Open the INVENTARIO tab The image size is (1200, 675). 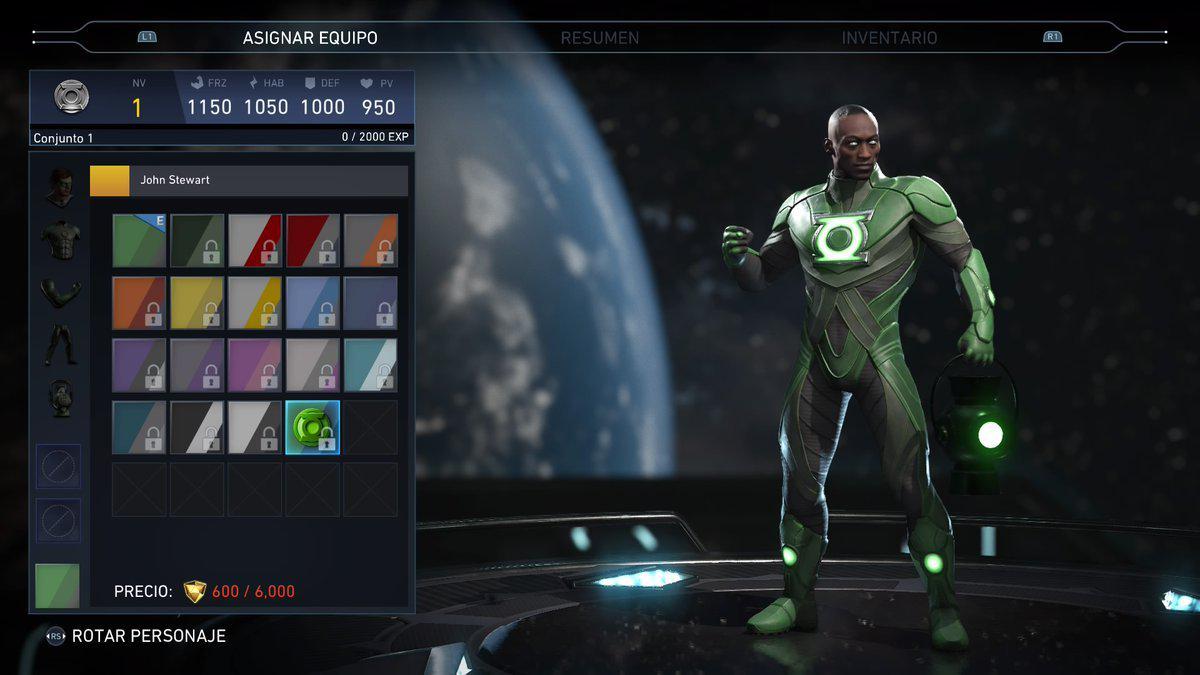pyautogui.click(x=889, y=38)
